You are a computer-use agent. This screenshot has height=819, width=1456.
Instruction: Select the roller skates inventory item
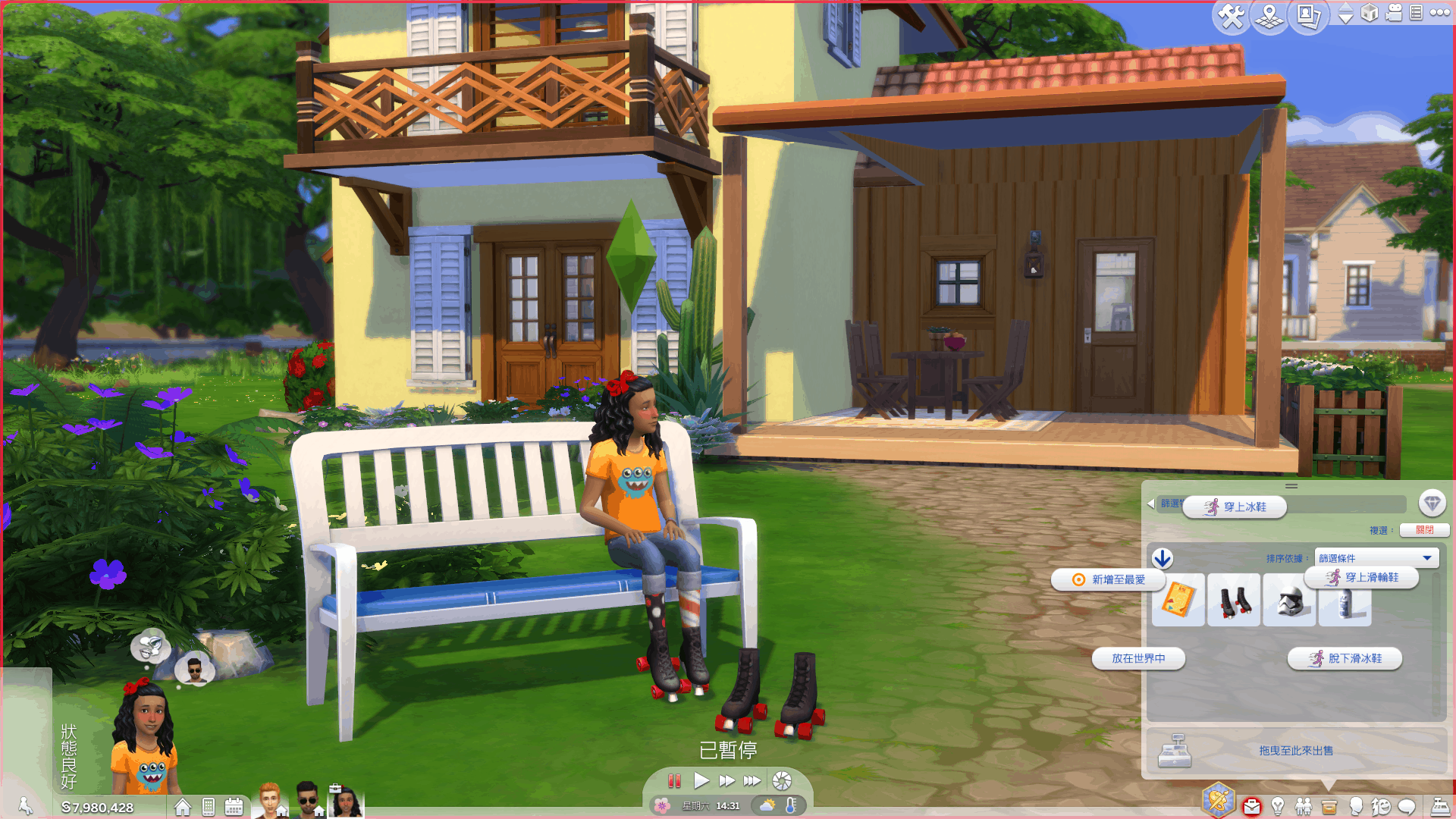click(1234, 601)
